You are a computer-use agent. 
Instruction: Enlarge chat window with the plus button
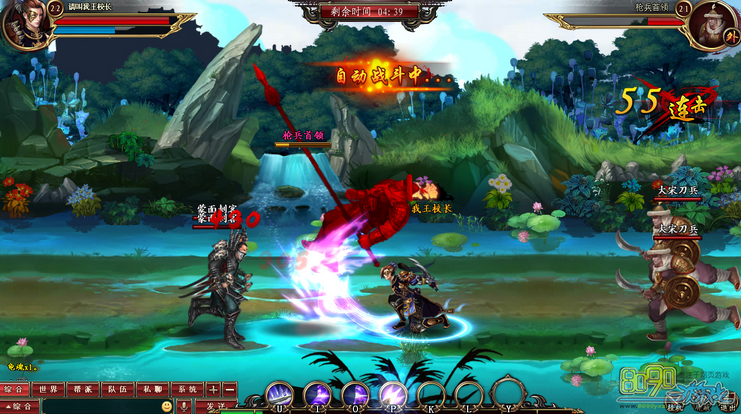pyautogui.click(x=213, y=389)
